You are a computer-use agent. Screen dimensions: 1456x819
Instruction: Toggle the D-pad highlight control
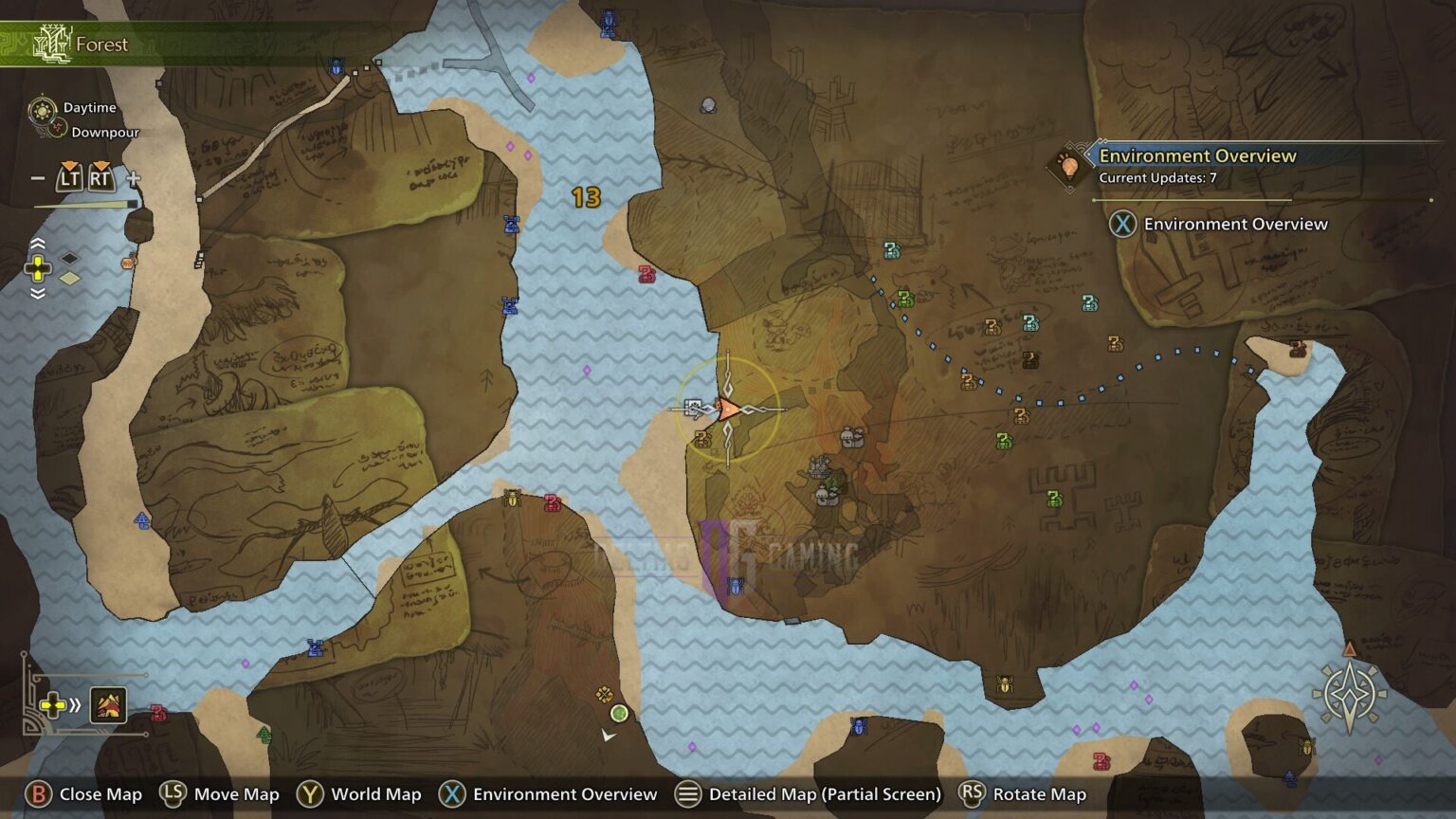pos(38,267)
